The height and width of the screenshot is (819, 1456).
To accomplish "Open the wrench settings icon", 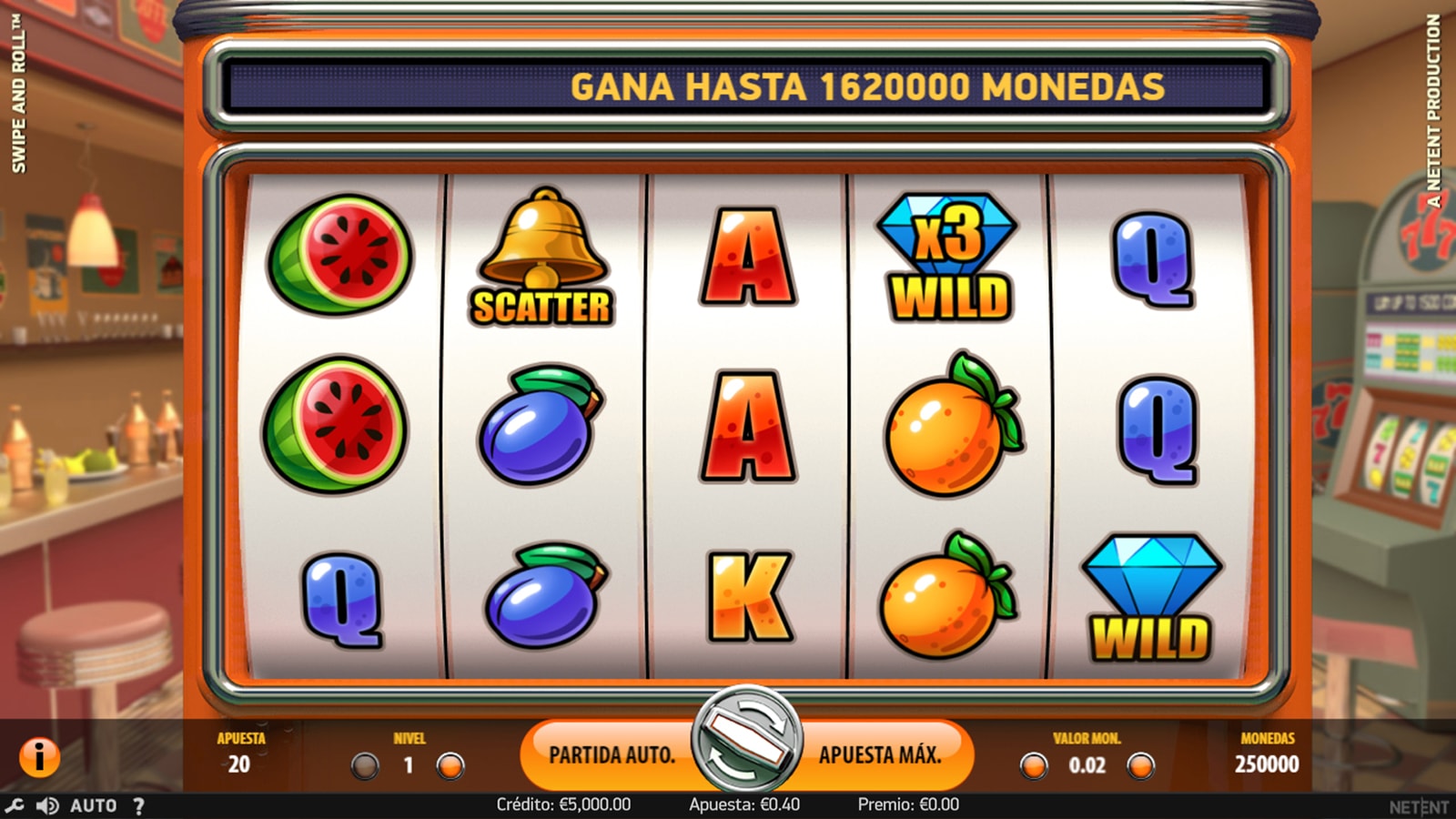I will tap(14, 805).
